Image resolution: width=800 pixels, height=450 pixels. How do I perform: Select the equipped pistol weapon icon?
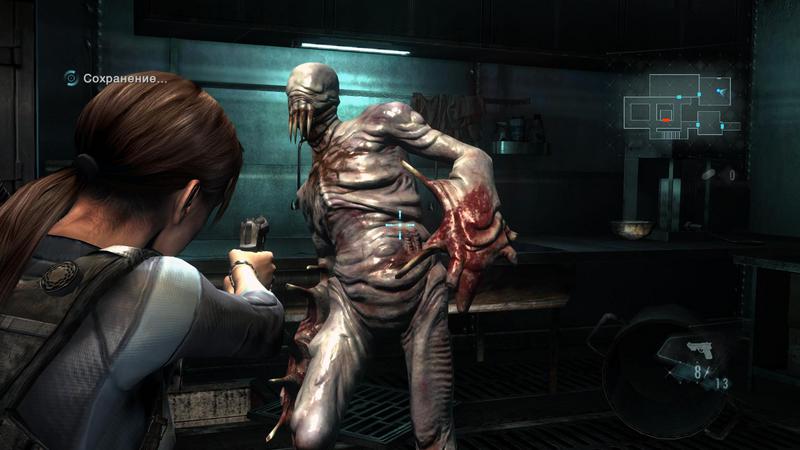701,349
